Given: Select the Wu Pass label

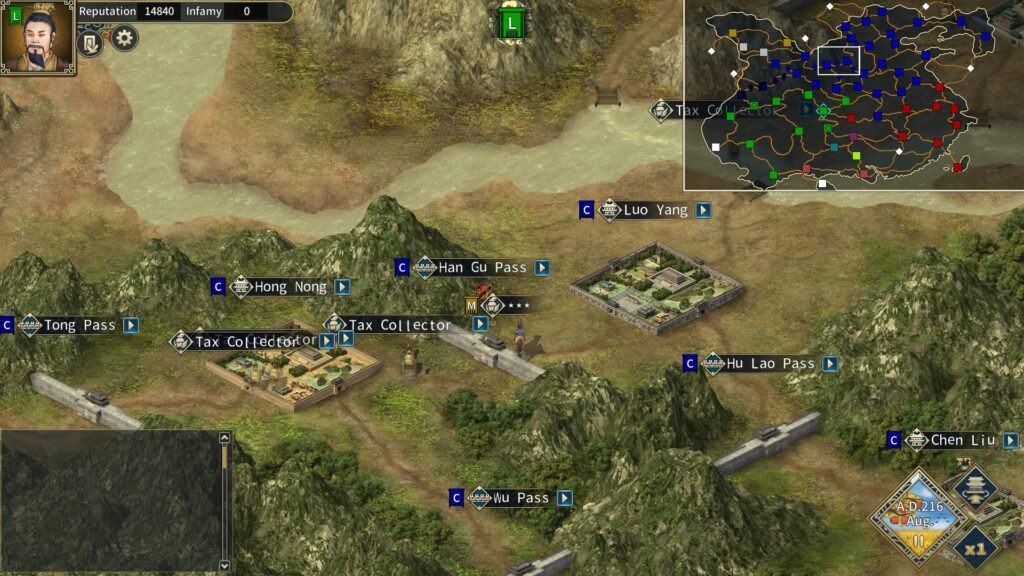Looking at the screenshot, I should pyautogui.click(x=520, y=498).
